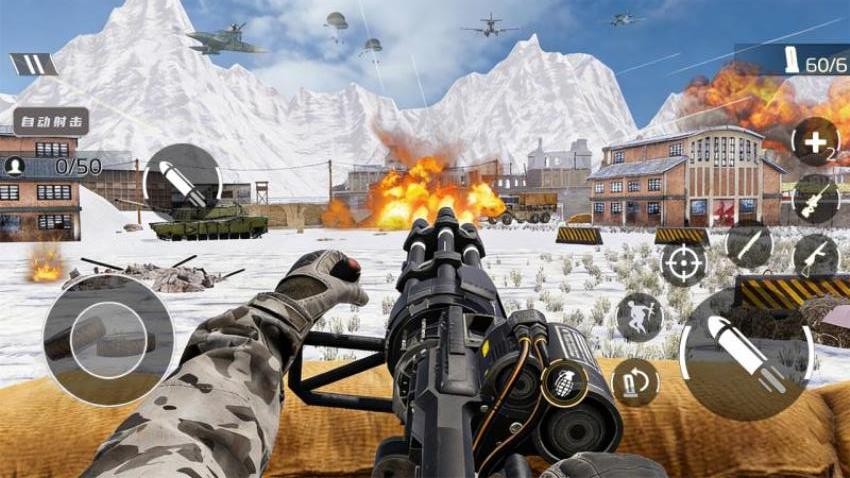Tap the pause button with slanted bars
The height and width of the screenshot is (478, 850).
tap(33, 64)
